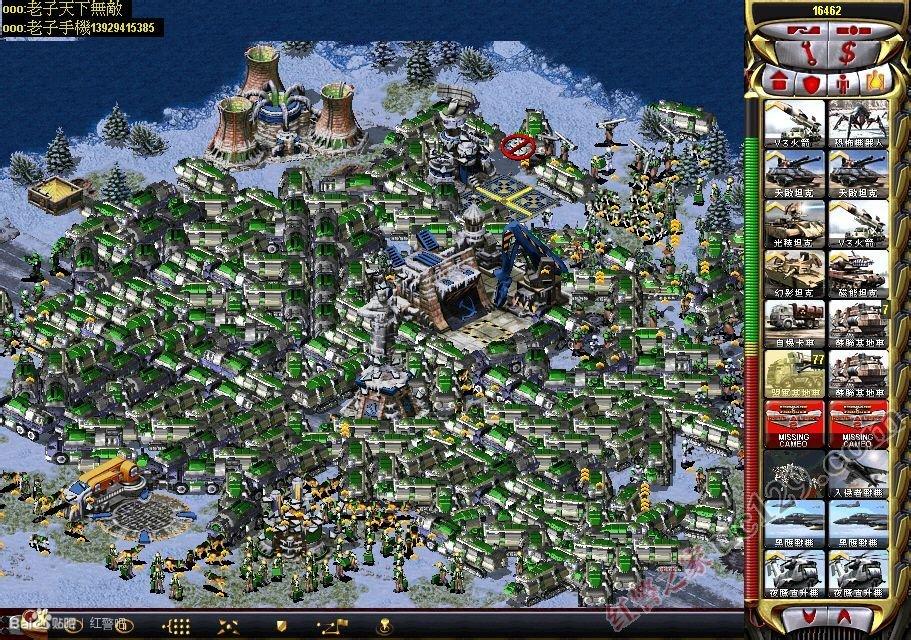Choose the Tesla Tank build icon
Image resolution: width=911 pixels, height=640 pixels.
point(858,274)
